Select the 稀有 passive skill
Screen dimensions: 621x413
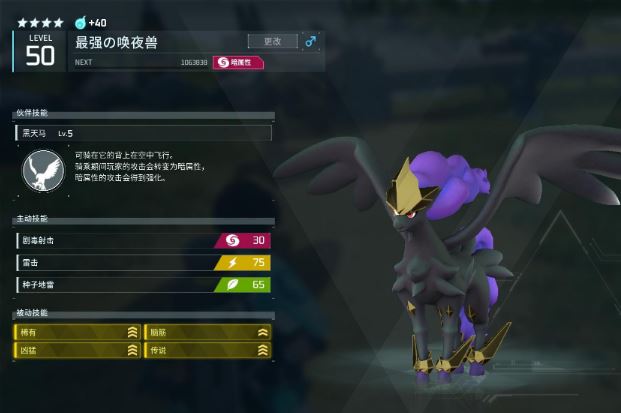pos(77,332)
